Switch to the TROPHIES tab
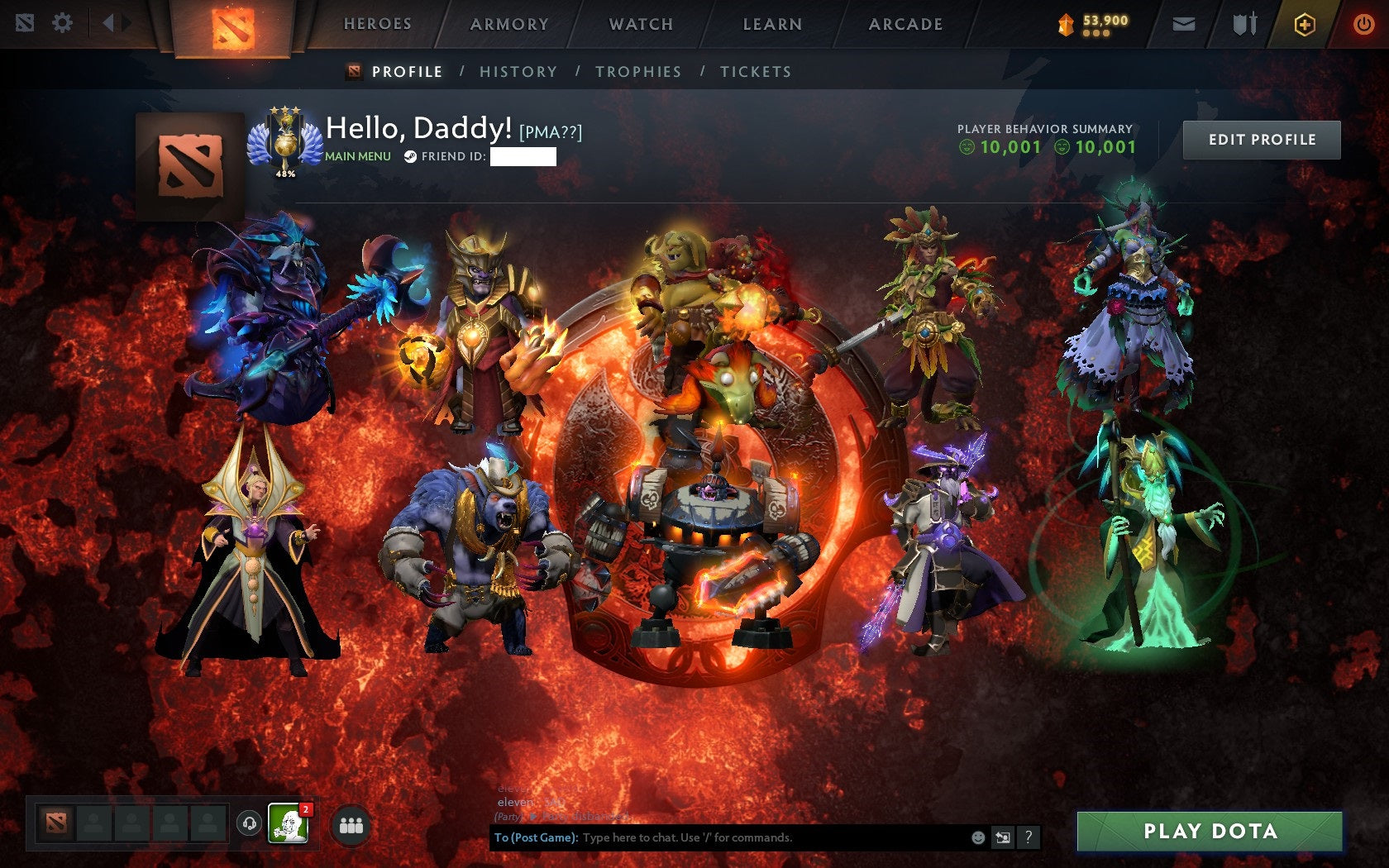The height and width of the screenshot is (868, 1389). (637, 72)
